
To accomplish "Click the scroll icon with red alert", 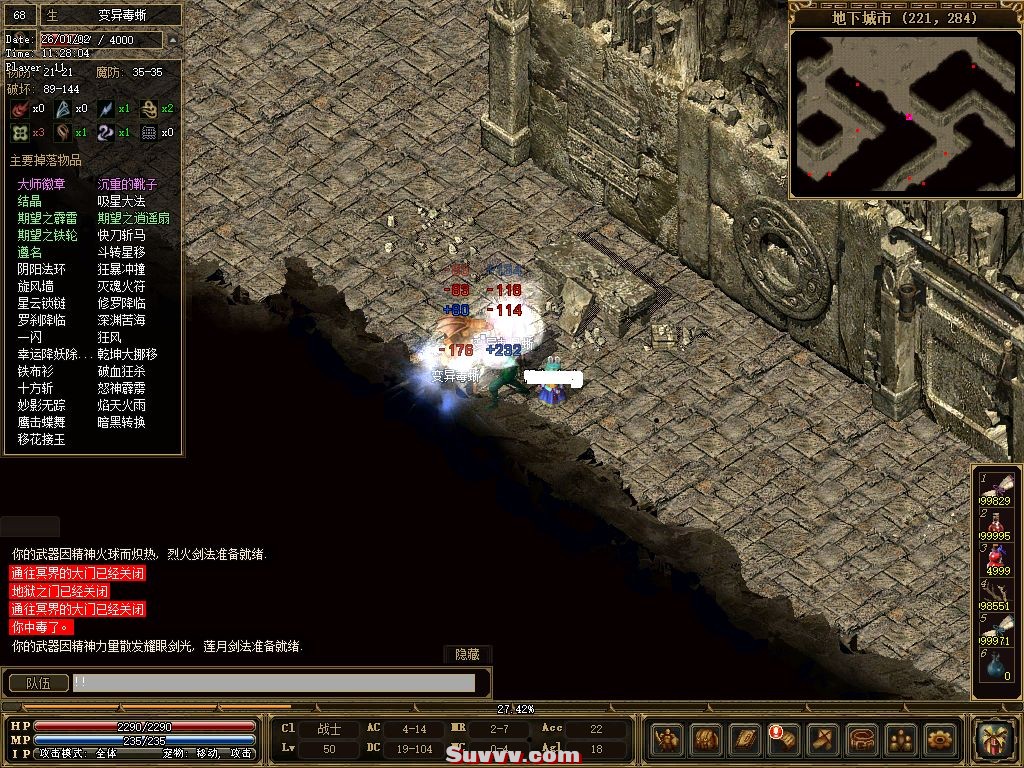I will (784, 740).
